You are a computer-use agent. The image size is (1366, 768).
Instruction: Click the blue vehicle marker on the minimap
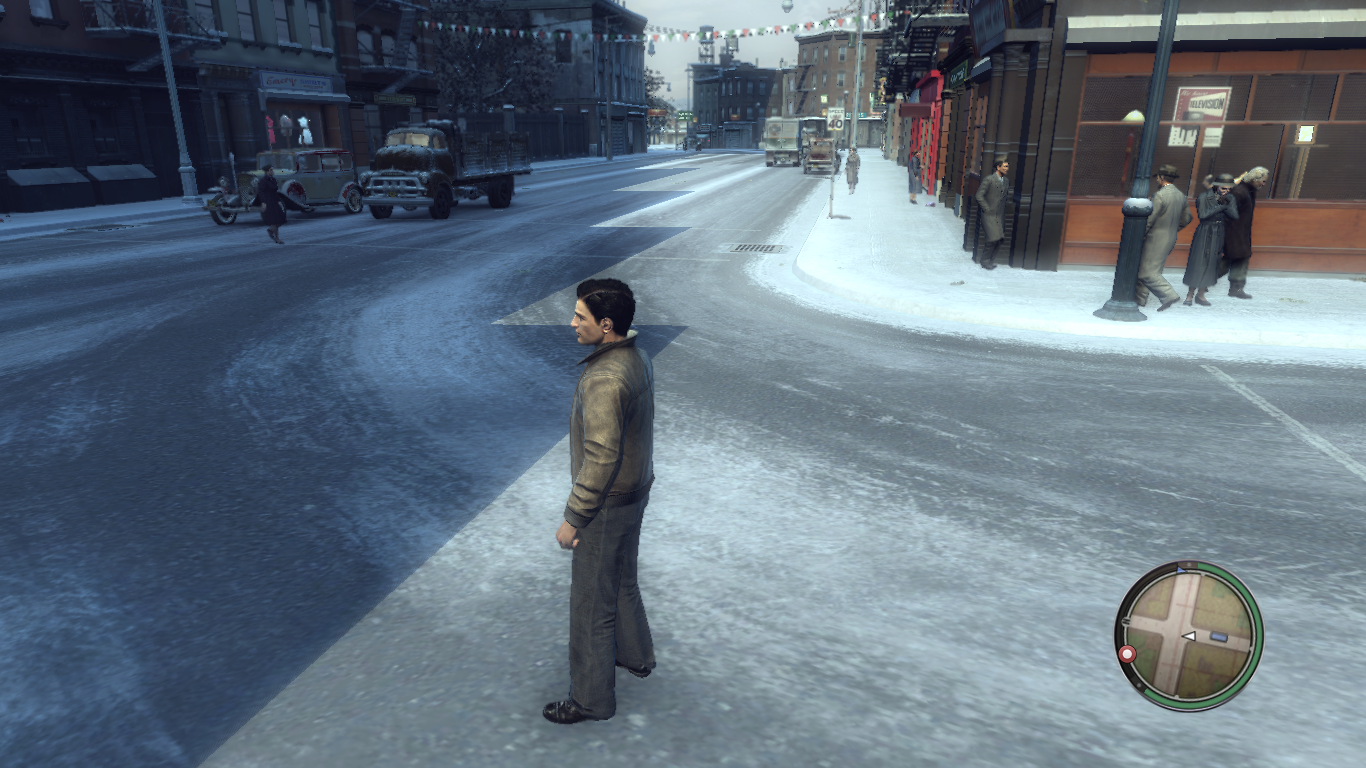click(1218, 636)
